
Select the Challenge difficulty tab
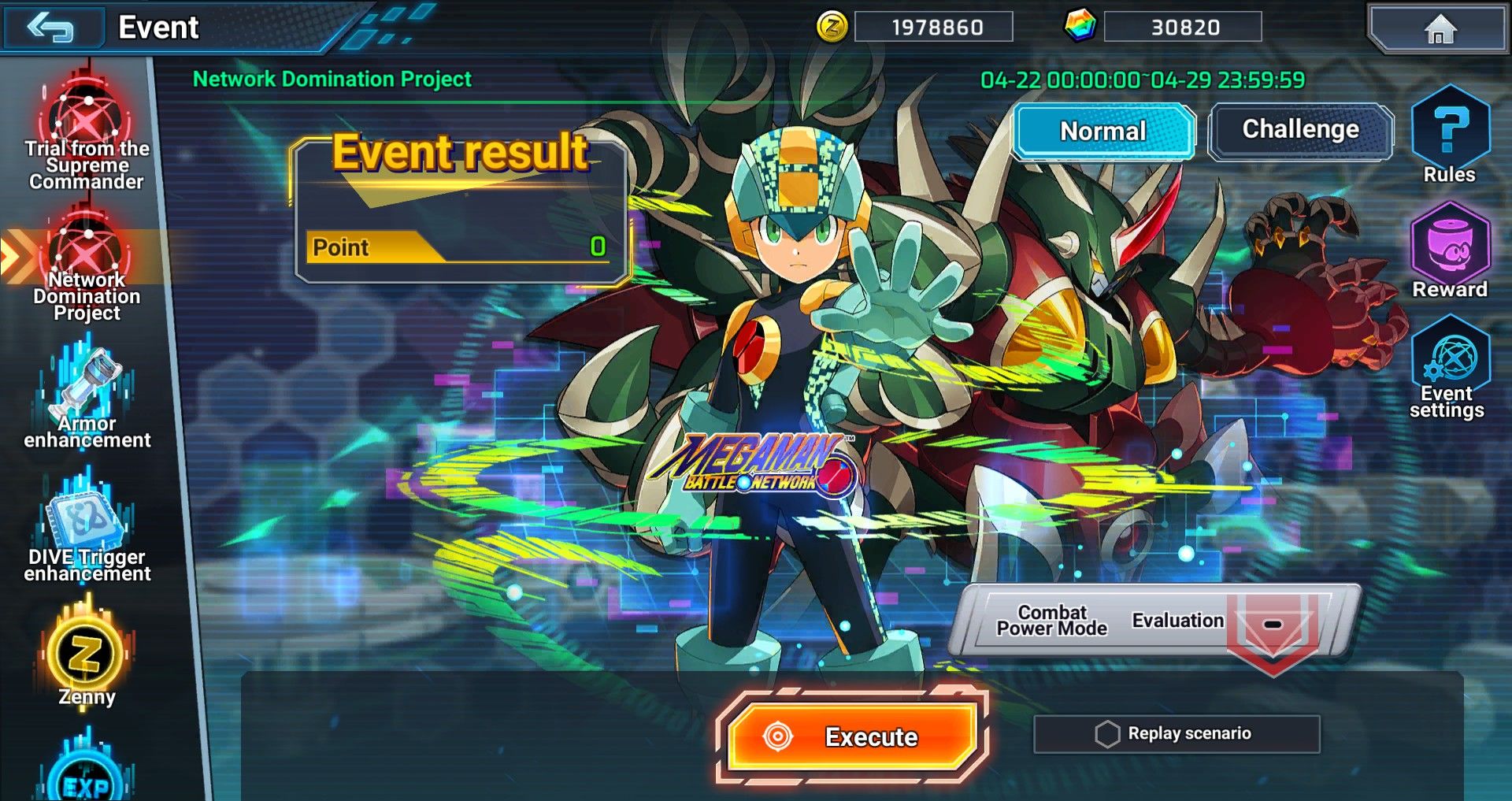[x=1300, y=130]
